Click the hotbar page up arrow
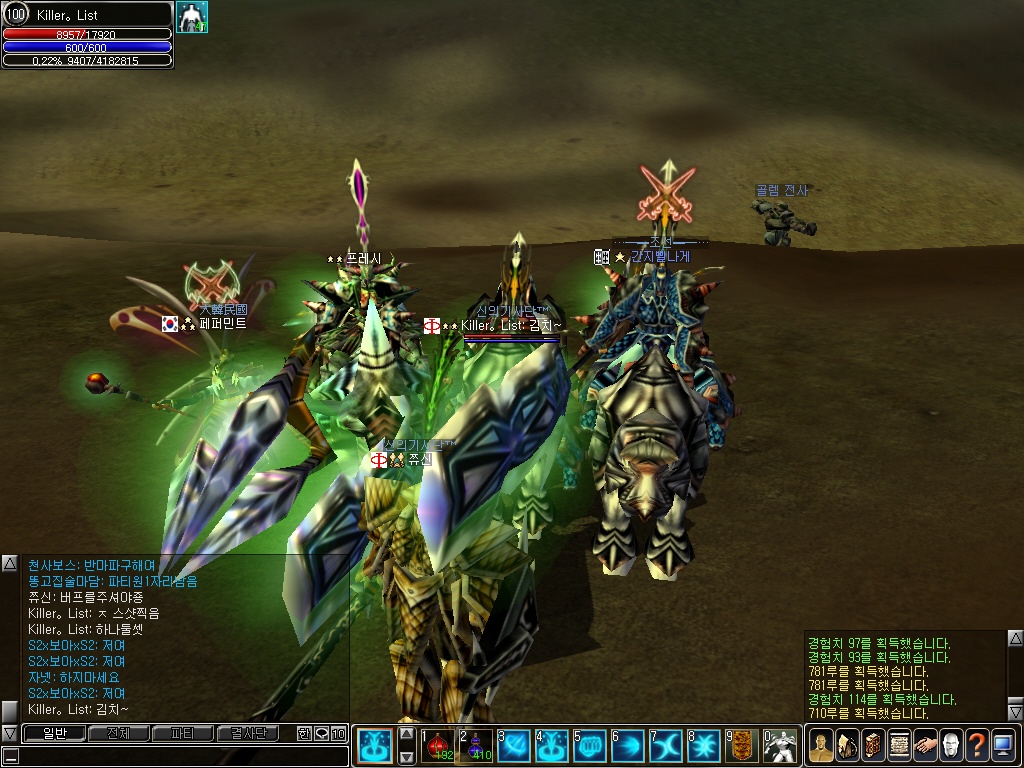 [x=407, y=733]
